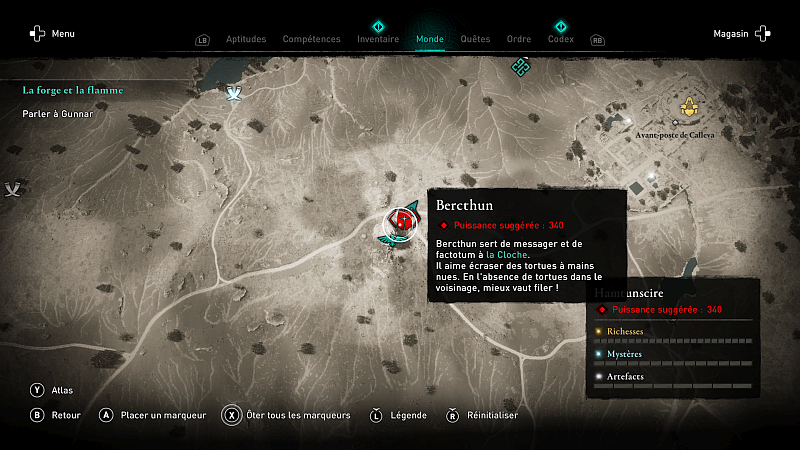
Task: Select the Mystères row in region panel
Action: point(672,354)
